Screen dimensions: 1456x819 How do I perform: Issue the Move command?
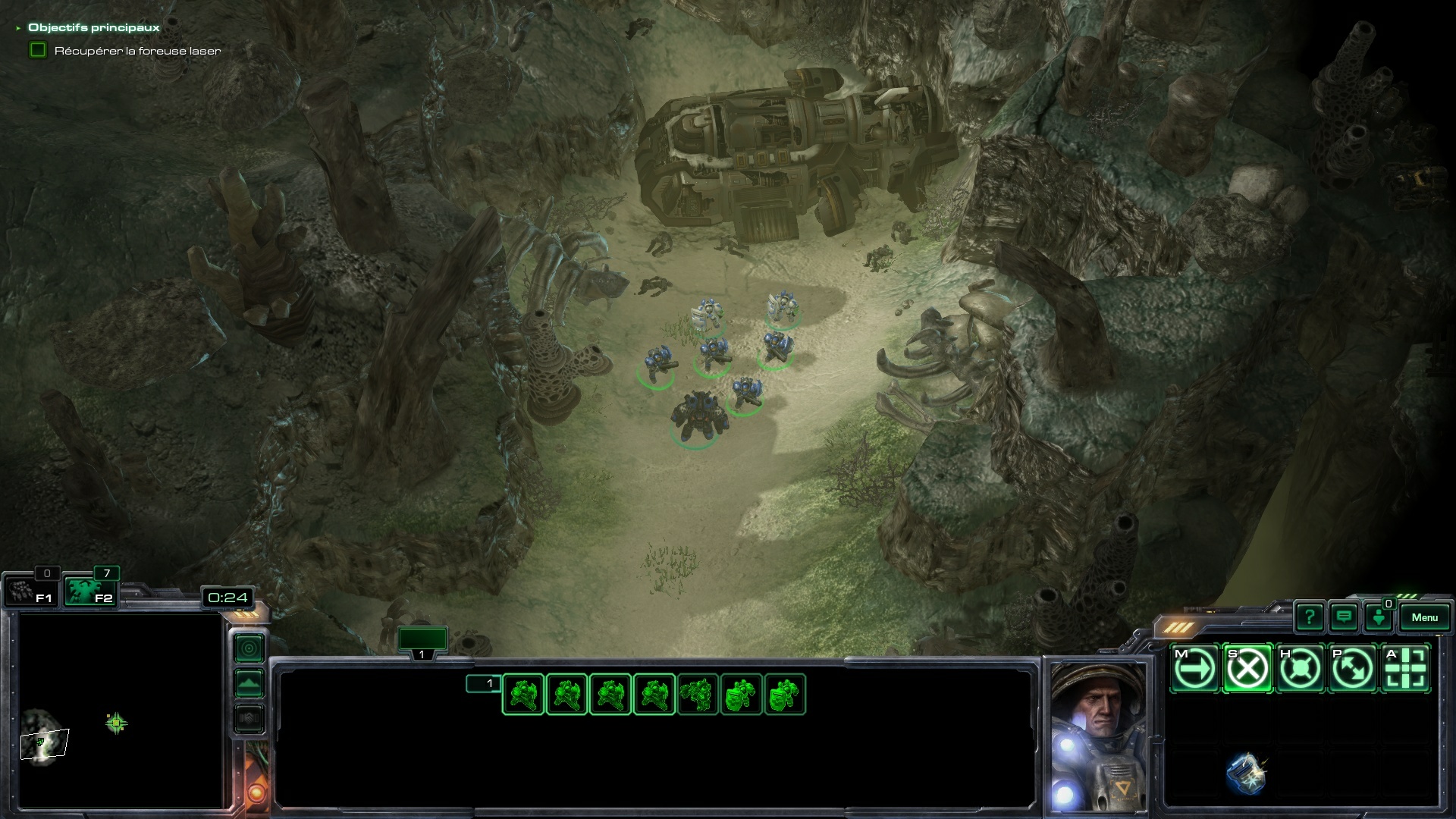(1194, 669)
